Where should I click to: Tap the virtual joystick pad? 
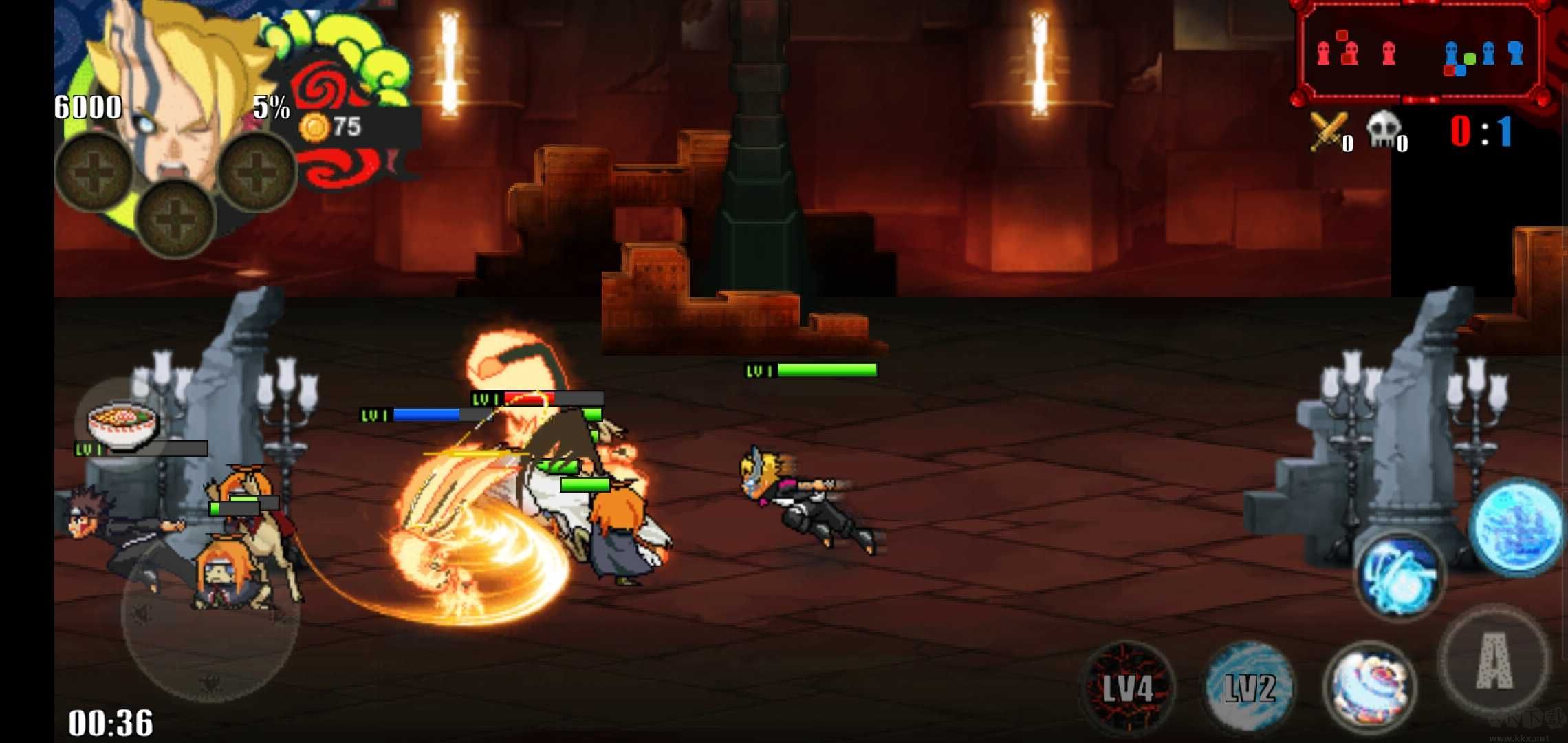(x=210, y=612)
